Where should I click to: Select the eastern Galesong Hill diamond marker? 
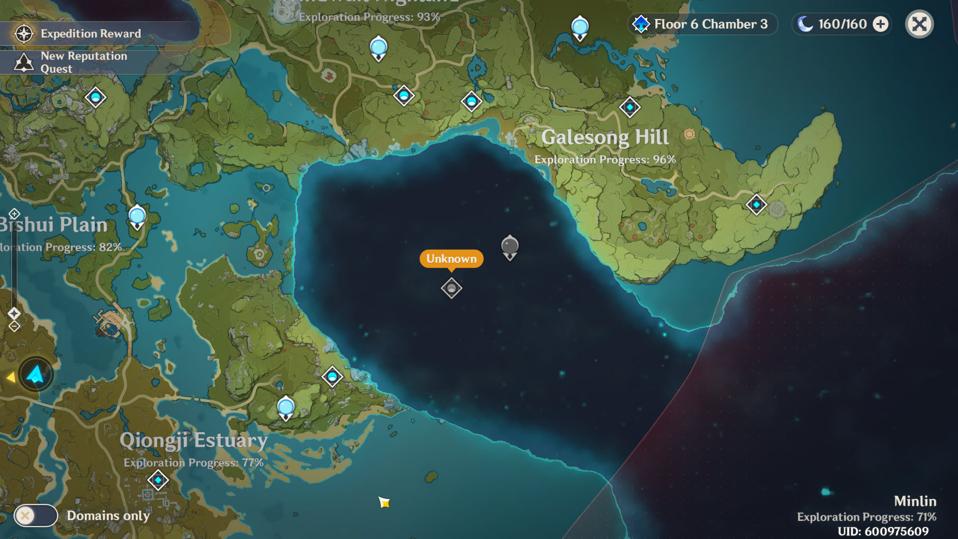(757, 205)
